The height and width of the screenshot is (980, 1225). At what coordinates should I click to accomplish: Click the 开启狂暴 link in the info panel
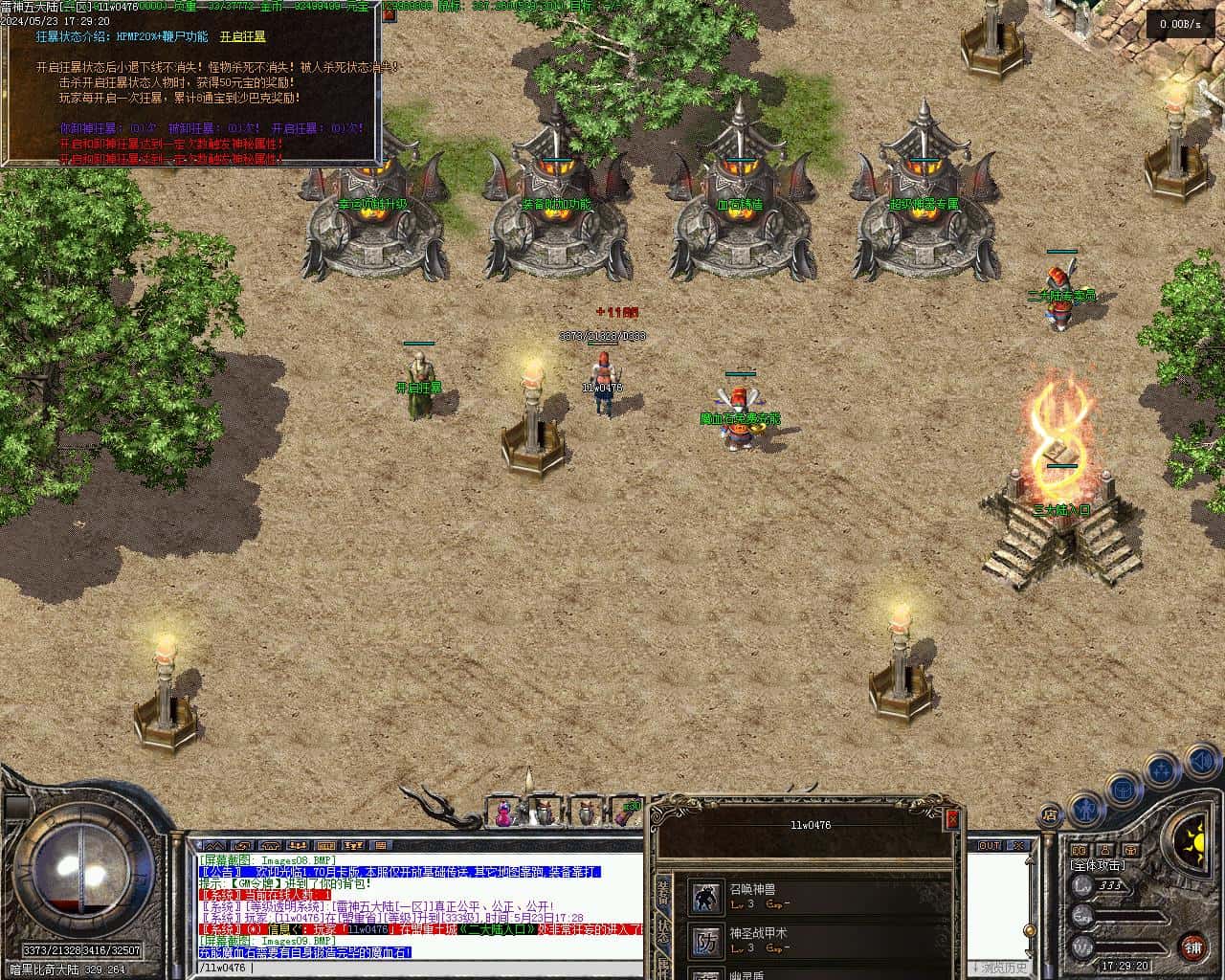(243, 37)
